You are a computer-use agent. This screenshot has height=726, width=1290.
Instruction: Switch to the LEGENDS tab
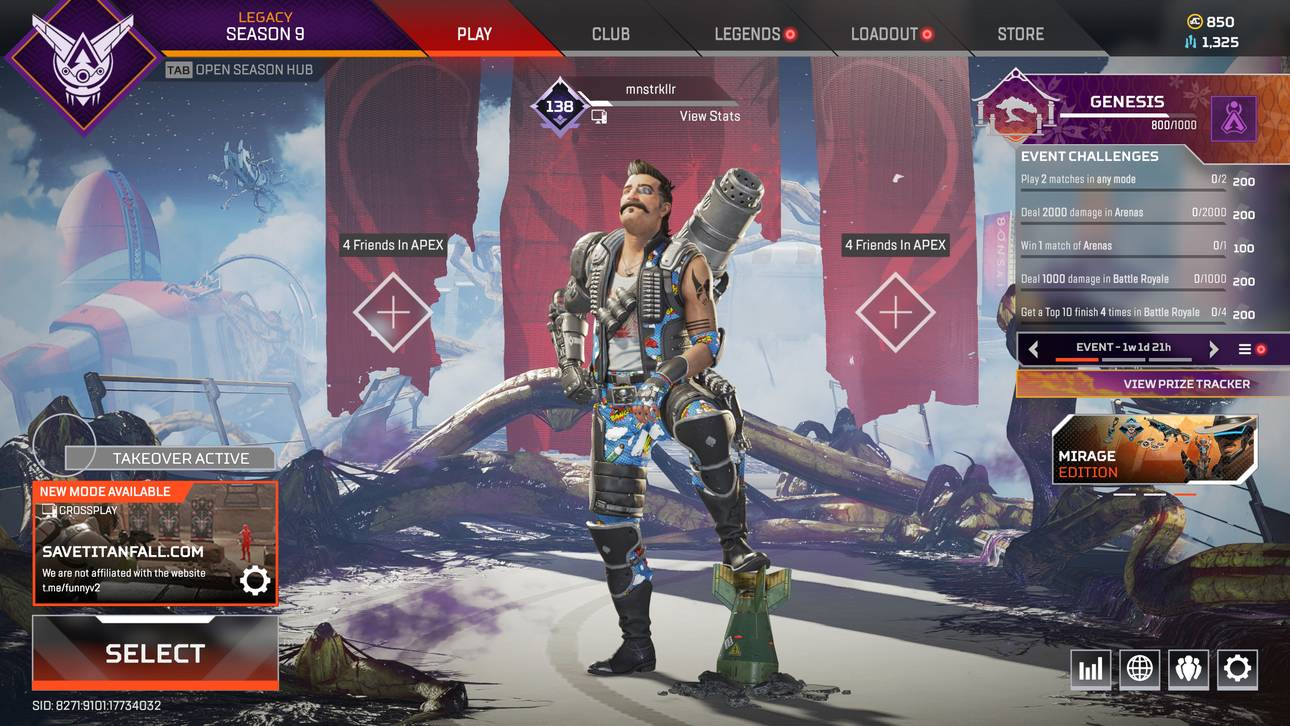coord(748,33)
